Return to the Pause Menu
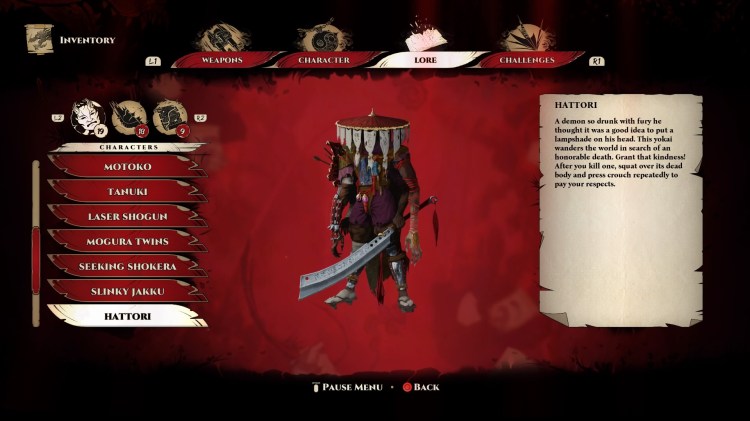The width and height of the screenshot is (750, 421). 347,387
